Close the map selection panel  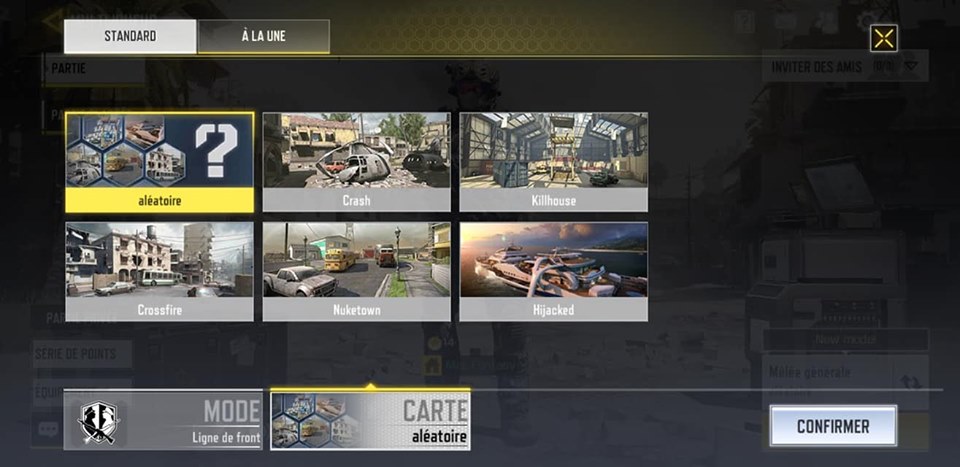883,38
